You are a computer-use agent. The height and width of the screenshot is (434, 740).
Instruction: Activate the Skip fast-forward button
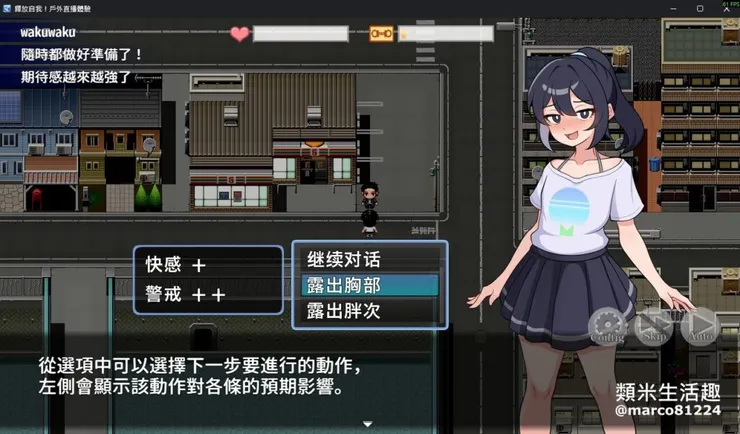coord(654,325)
